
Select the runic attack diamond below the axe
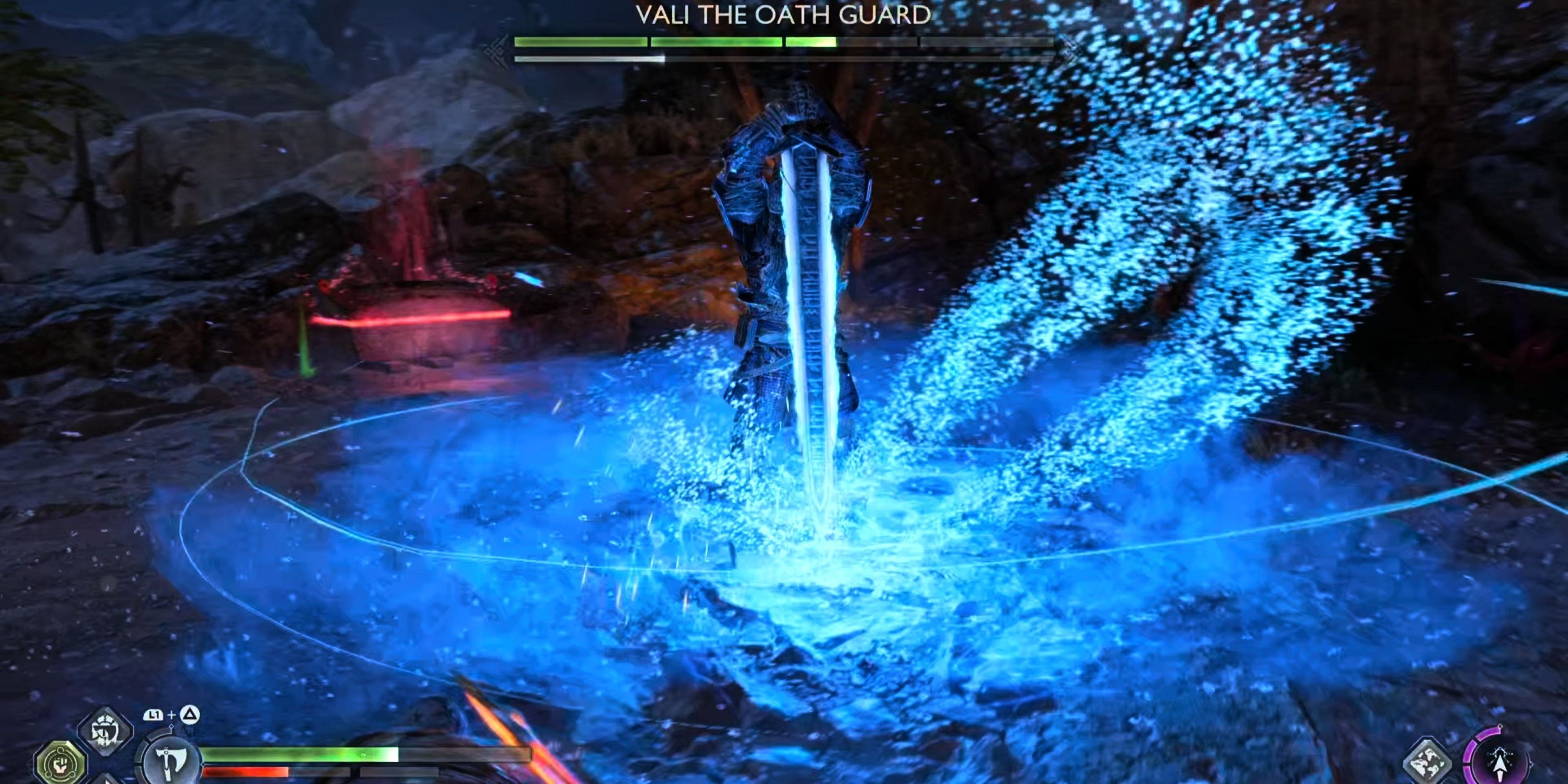(x=108, y=781)
